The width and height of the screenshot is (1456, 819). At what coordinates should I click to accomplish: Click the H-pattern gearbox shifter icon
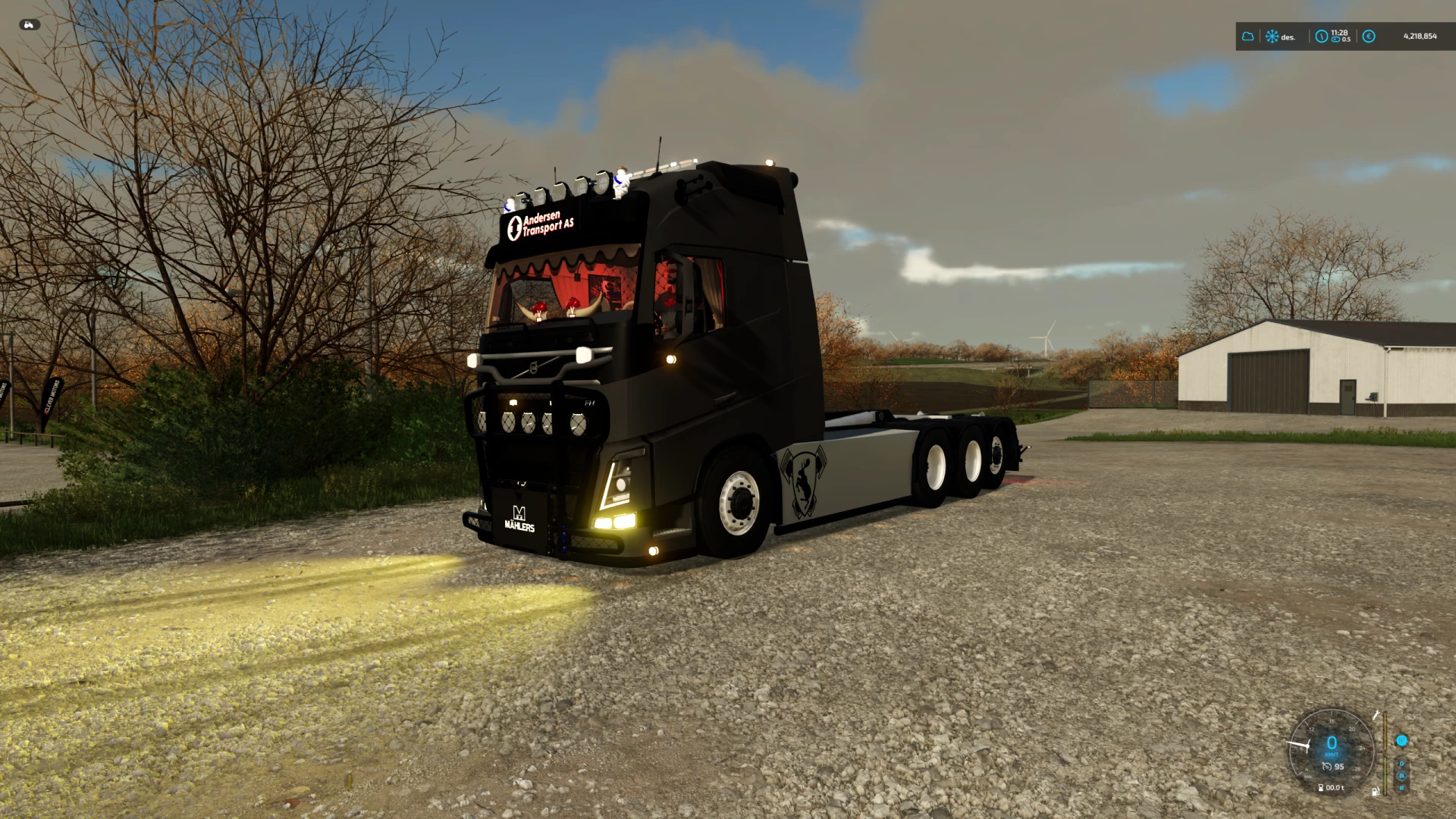click(1401, 740)
